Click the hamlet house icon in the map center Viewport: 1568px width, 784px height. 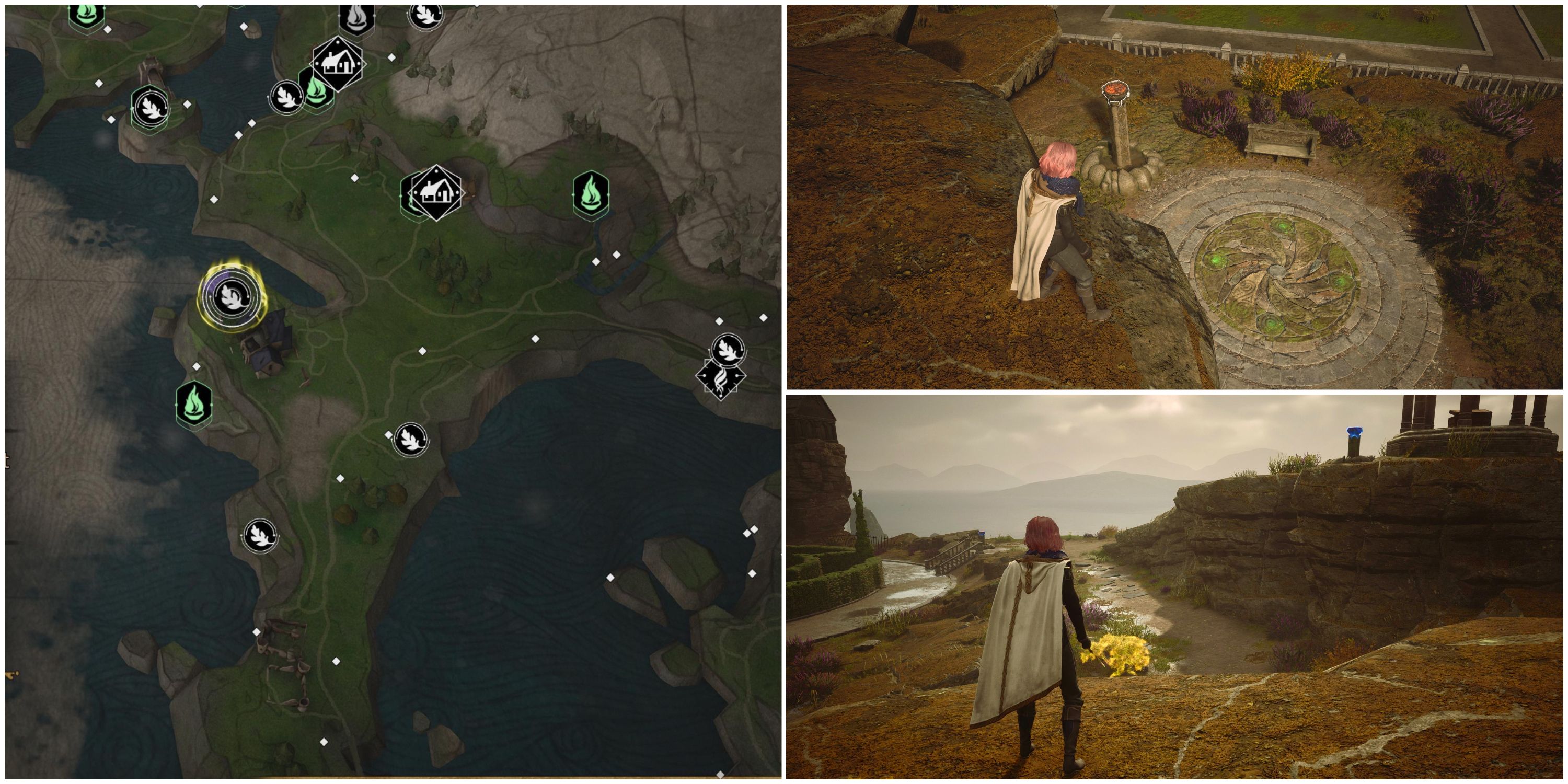pos(437,192)
